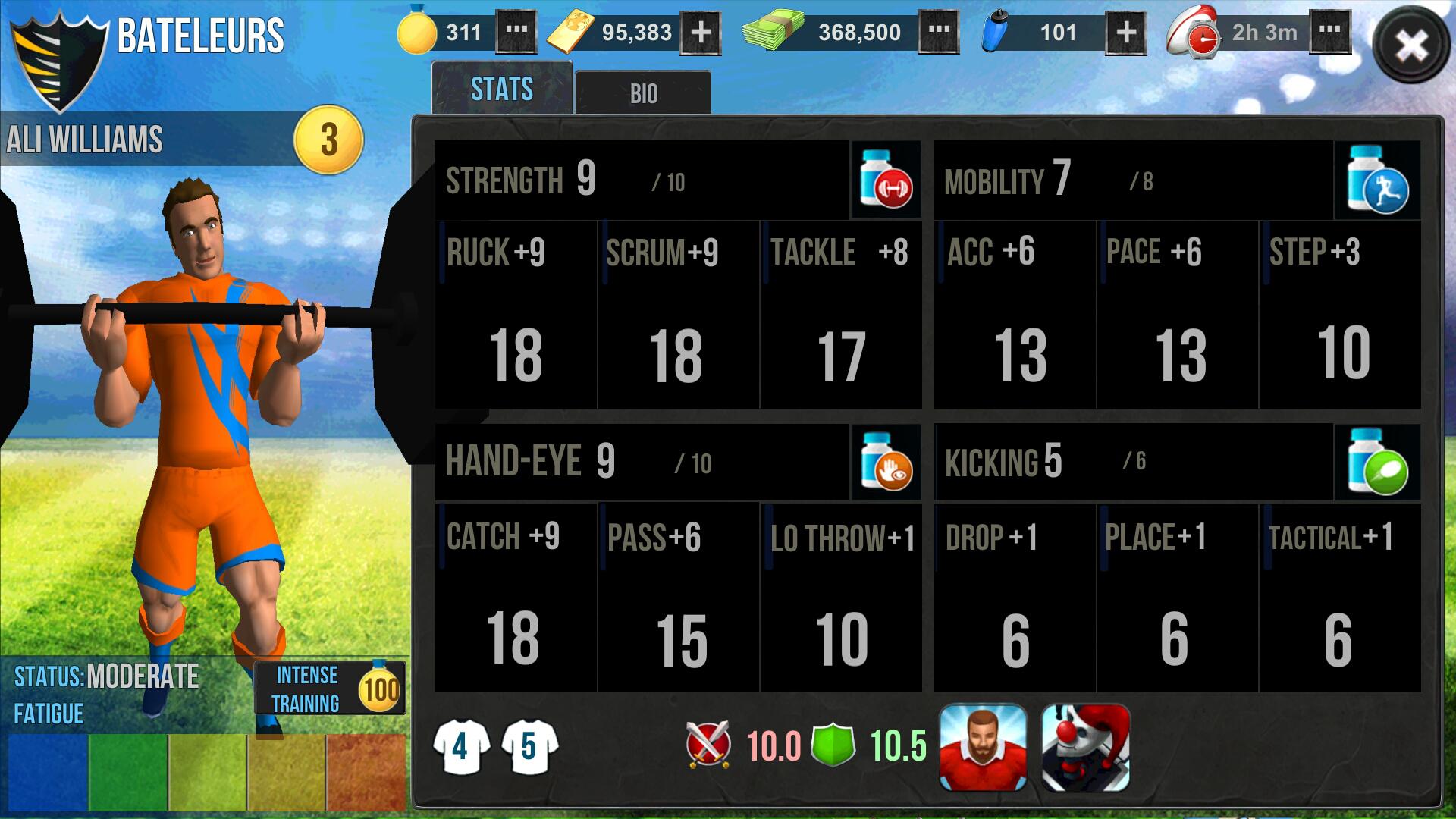Viewport: 1456px width, 819px height.
Task: Use the Mobility supplement bottle
Action: [x=1377, y=180]
